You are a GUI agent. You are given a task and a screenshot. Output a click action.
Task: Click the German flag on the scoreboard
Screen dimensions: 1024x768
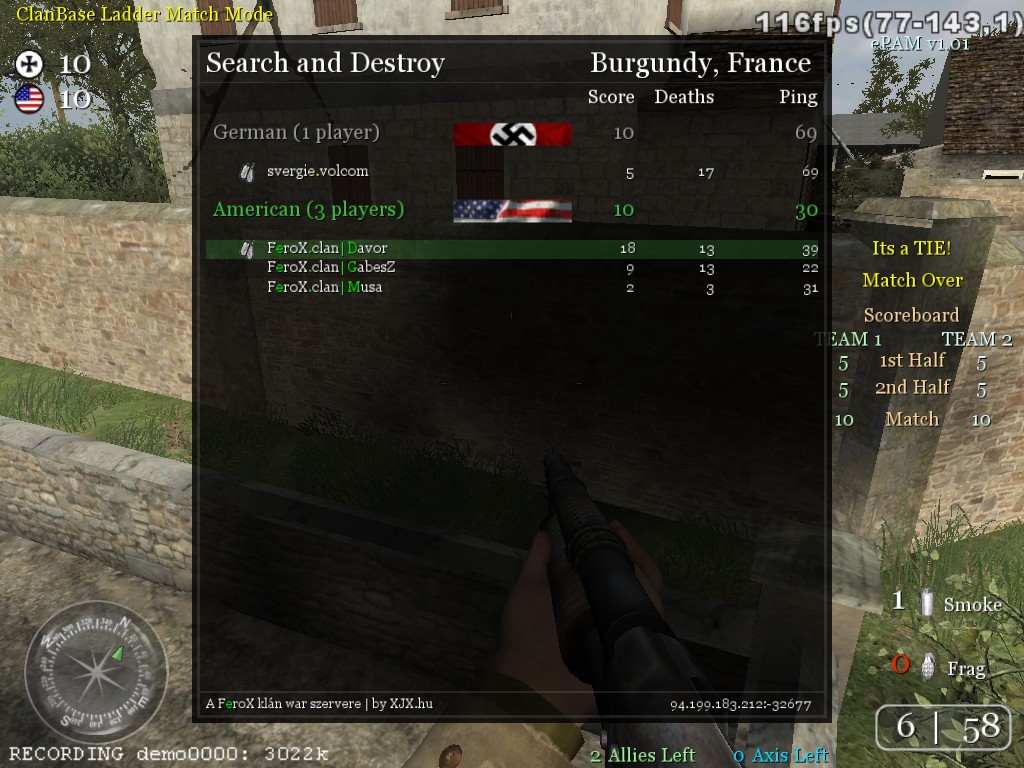[512, 134]
